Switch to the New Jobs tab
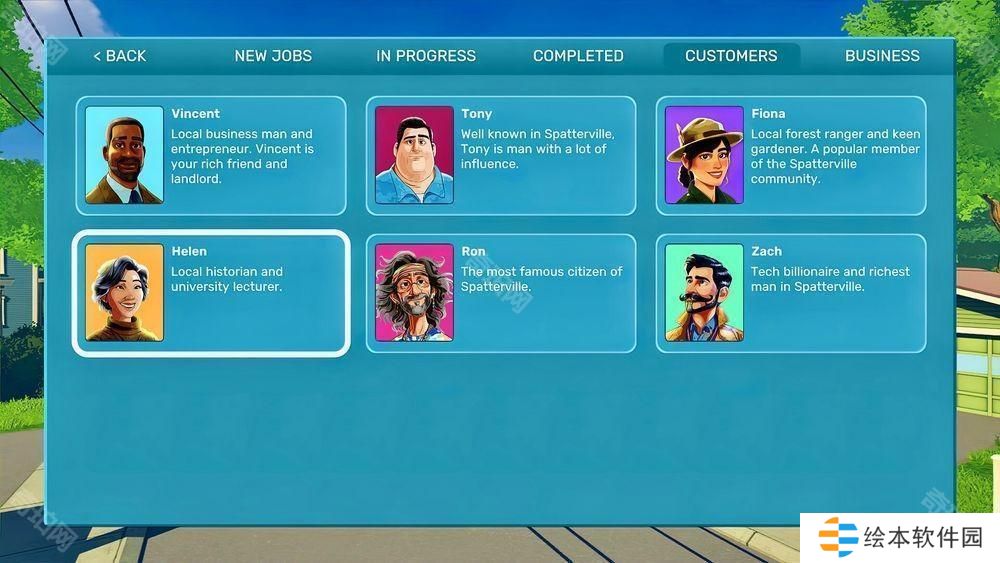 tap(273, 56)
